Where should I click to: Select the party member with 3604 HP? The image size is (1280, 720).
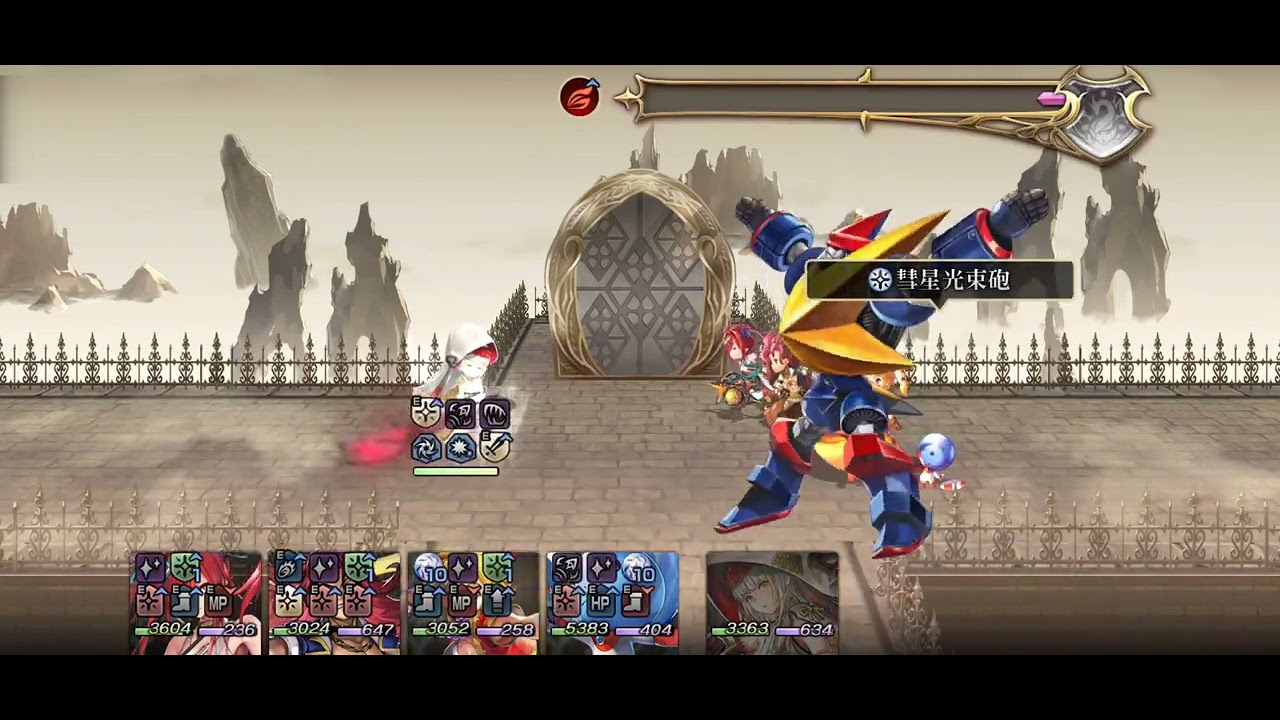point(196,603)
